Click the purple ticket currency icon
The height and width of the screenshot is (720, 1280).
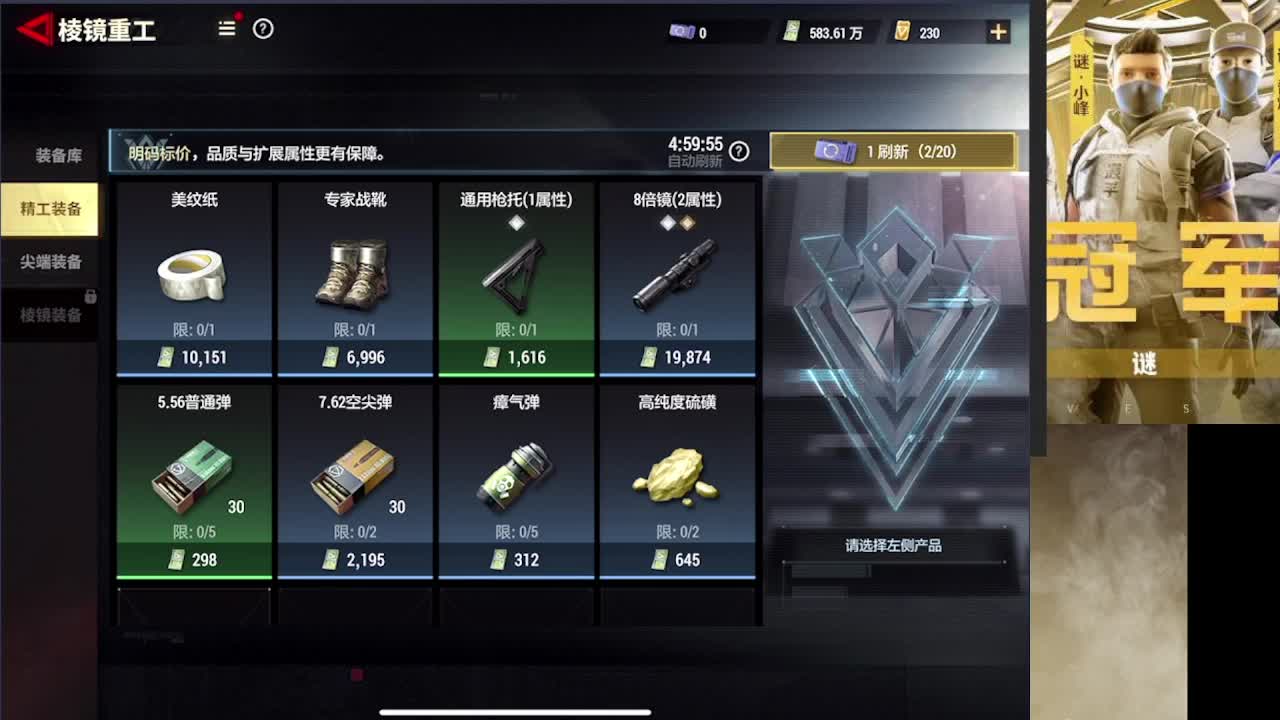680,31
